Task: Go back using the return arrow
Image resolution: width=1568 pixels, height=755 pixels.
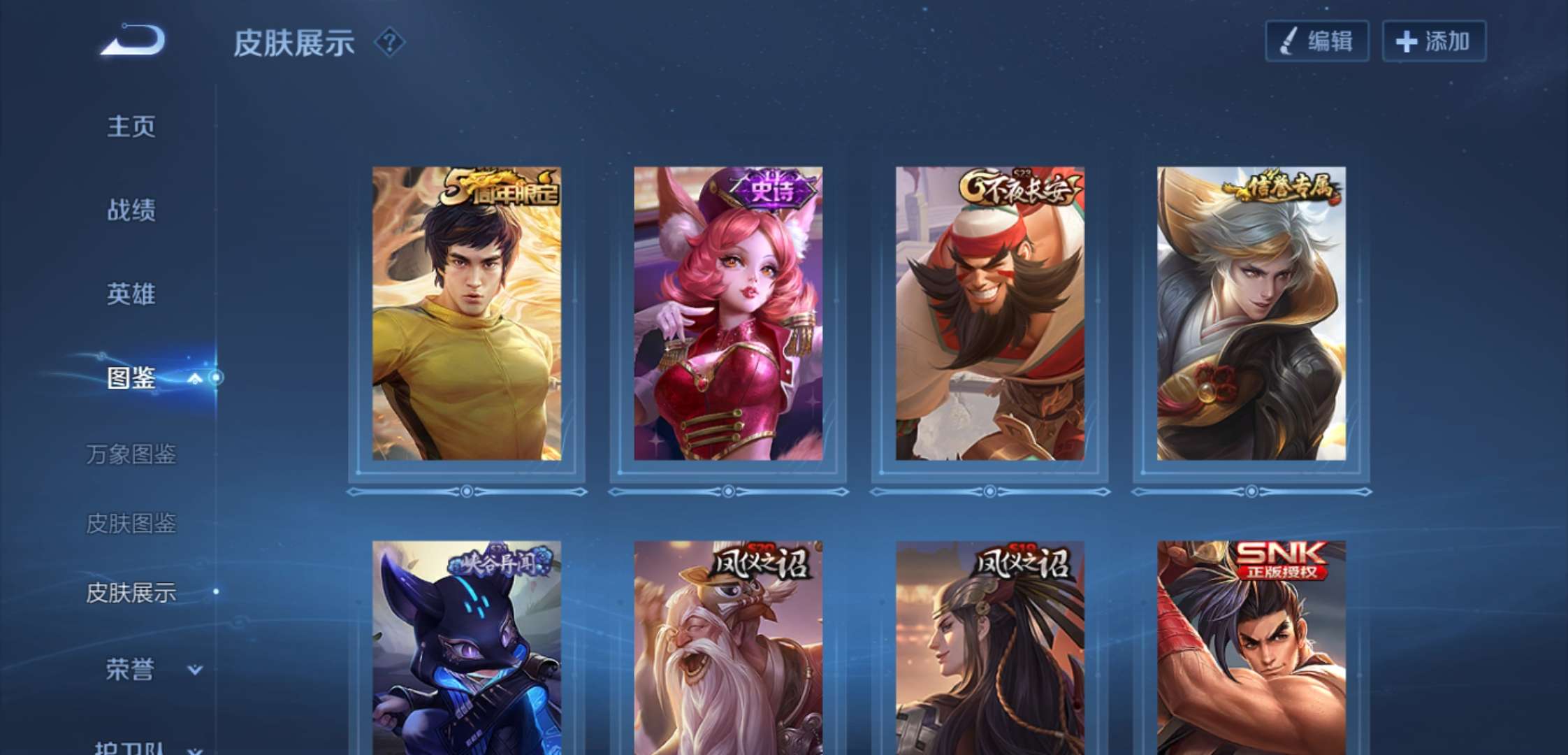Action: tap(133, 40)
